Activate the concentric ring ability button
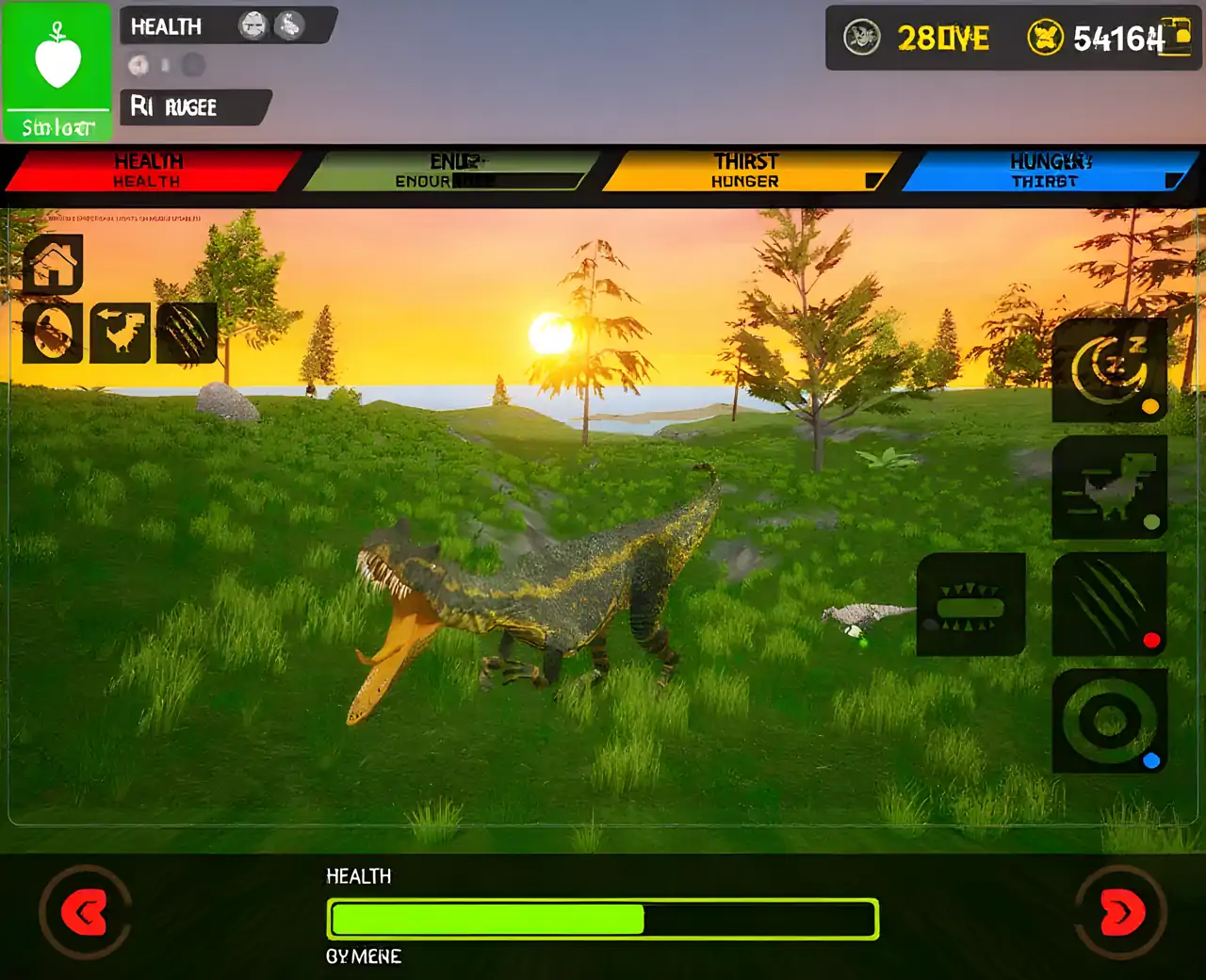The width and height of the screenshot is (1206, 980). [x=1110, y=722]
